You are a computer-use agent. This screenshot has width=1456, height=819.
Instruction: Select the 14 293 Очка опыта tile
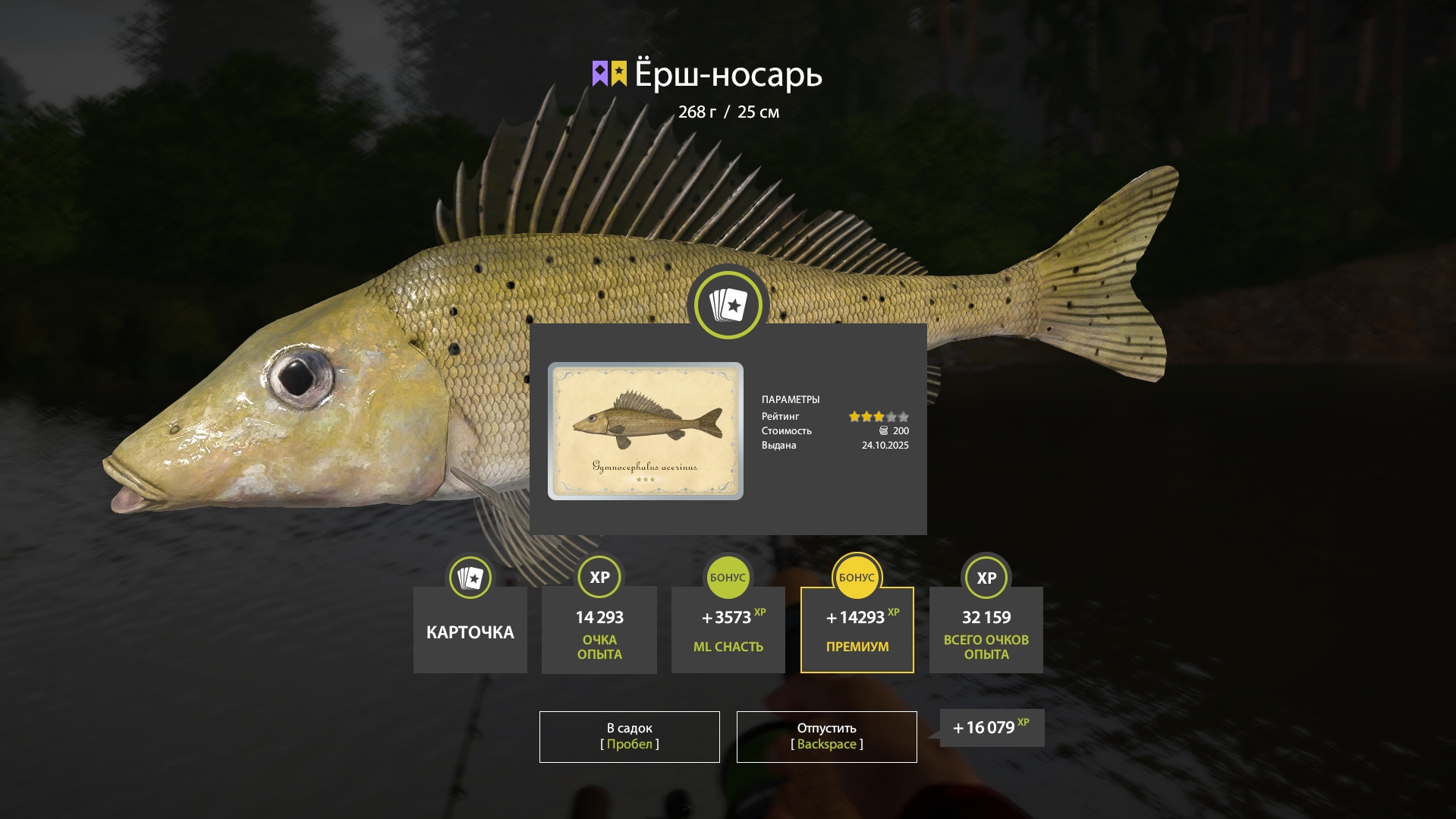tap(599, 630)
